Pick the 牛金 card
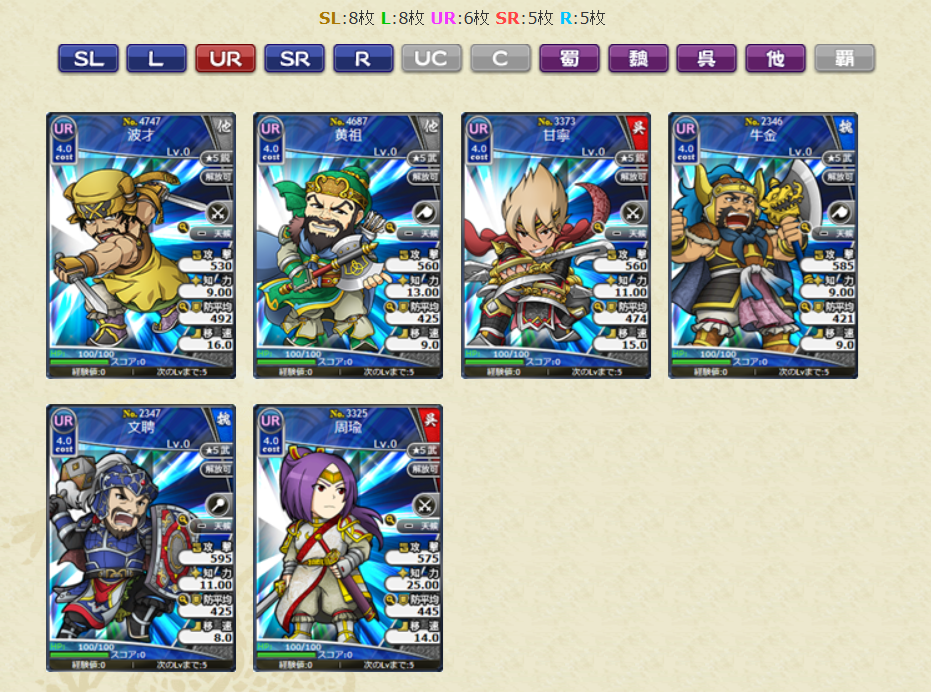The height and width of the screenshot is (692, 931). coord(763,245)
